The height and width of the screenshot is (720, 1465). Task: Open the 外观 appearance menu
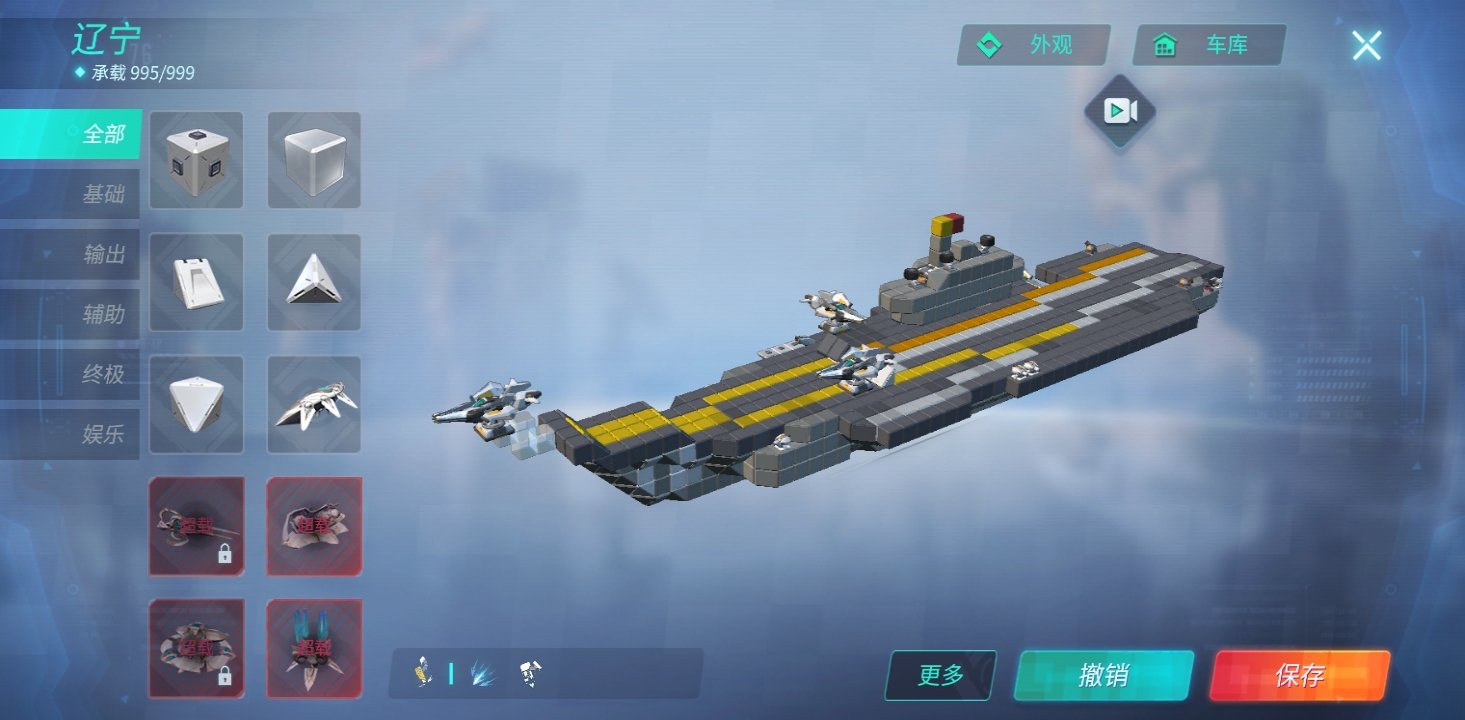pyautogui.click(x=1033, y=45)
